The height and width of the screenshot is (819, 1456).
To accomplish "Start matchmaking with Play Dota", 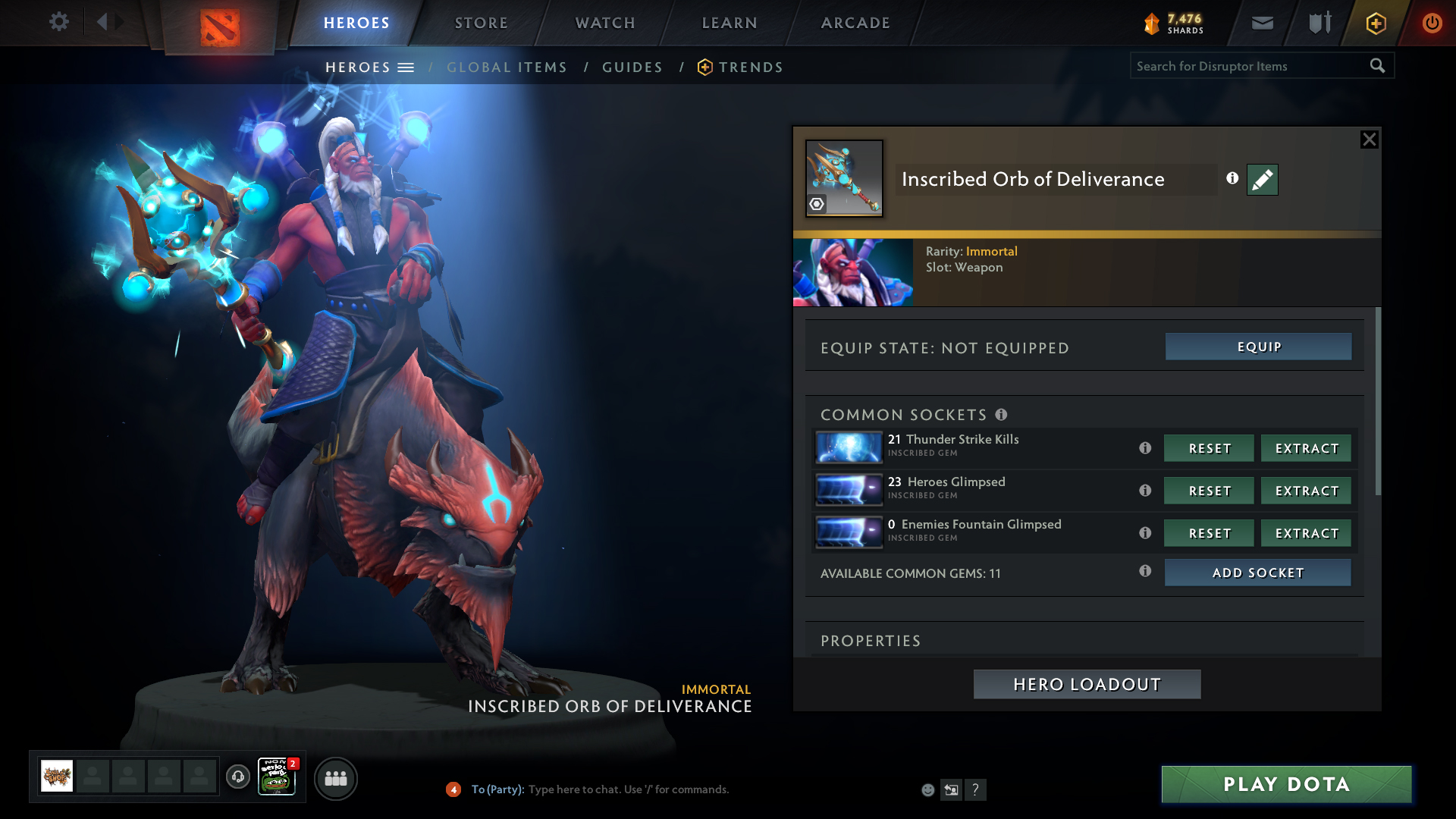I will click(1286, 784).
